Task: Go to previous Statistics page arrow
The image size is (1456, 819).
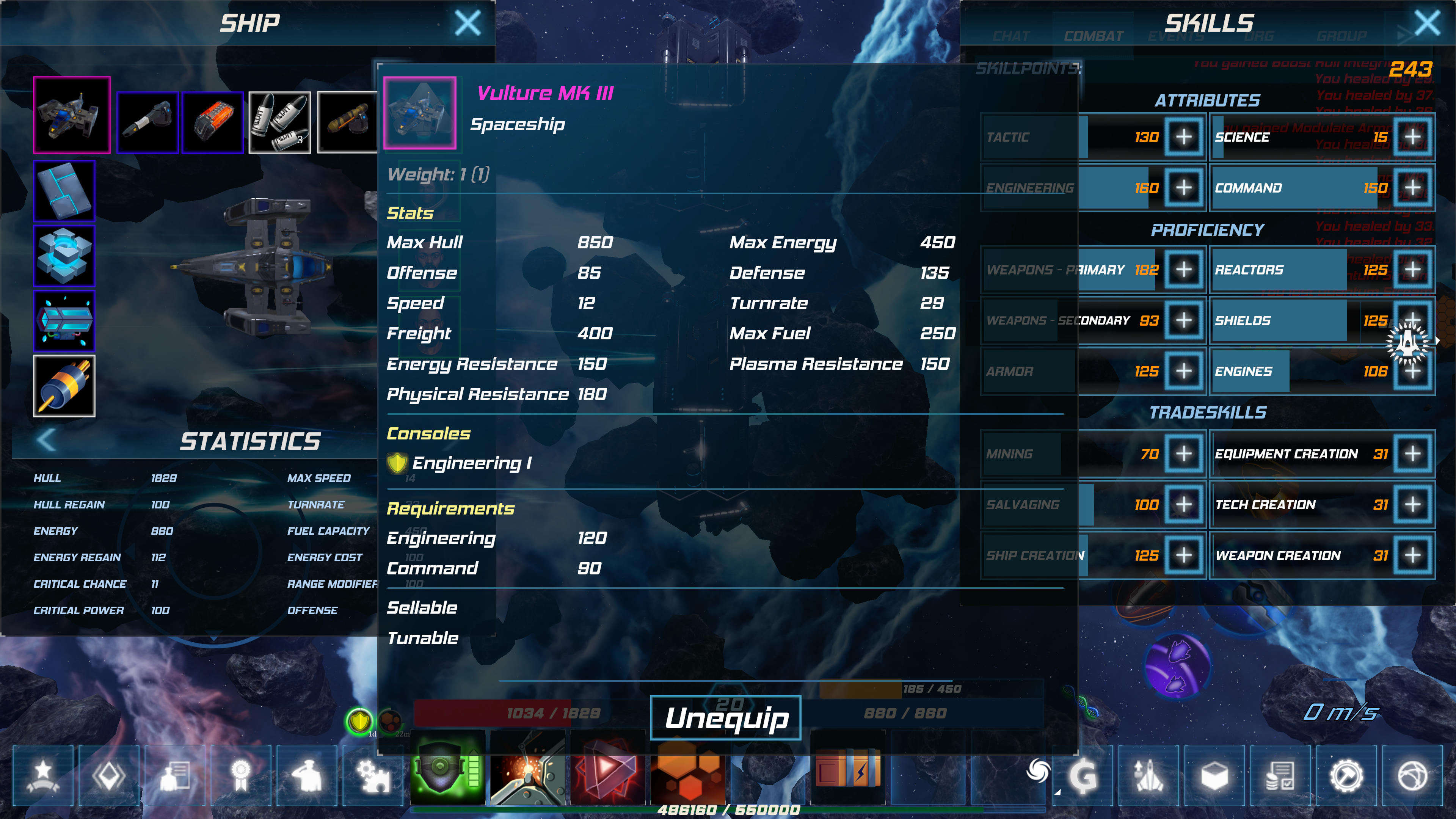Action: pos(46,440)
